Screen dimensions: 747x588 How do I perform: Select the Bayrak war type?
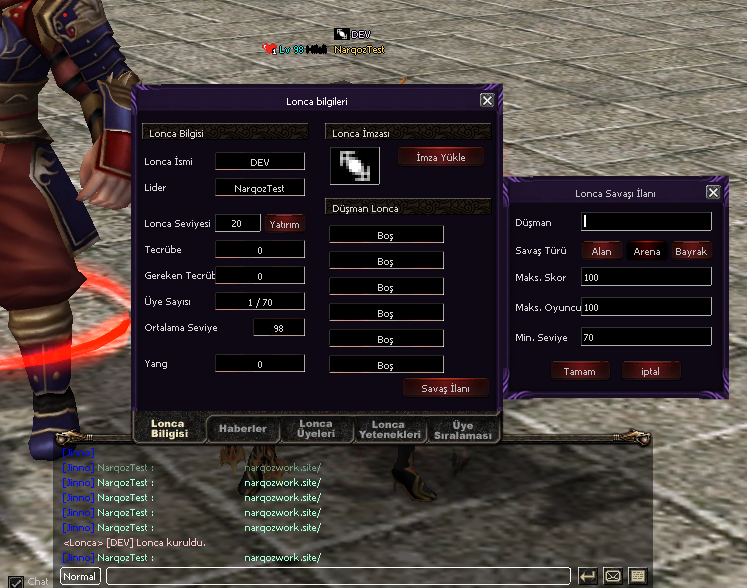tap(691, 251)
